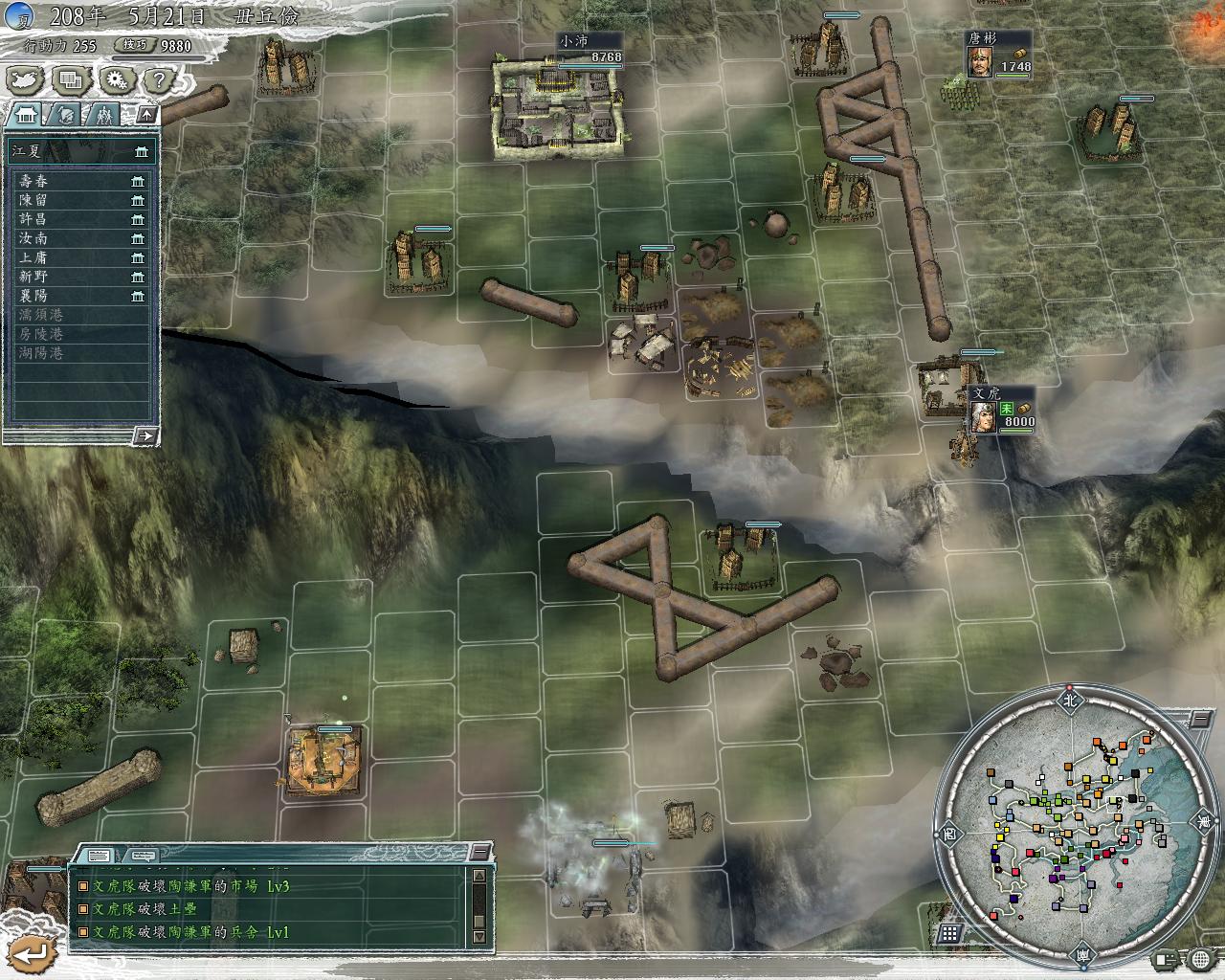Open the gear settings menu

(116, 80)
